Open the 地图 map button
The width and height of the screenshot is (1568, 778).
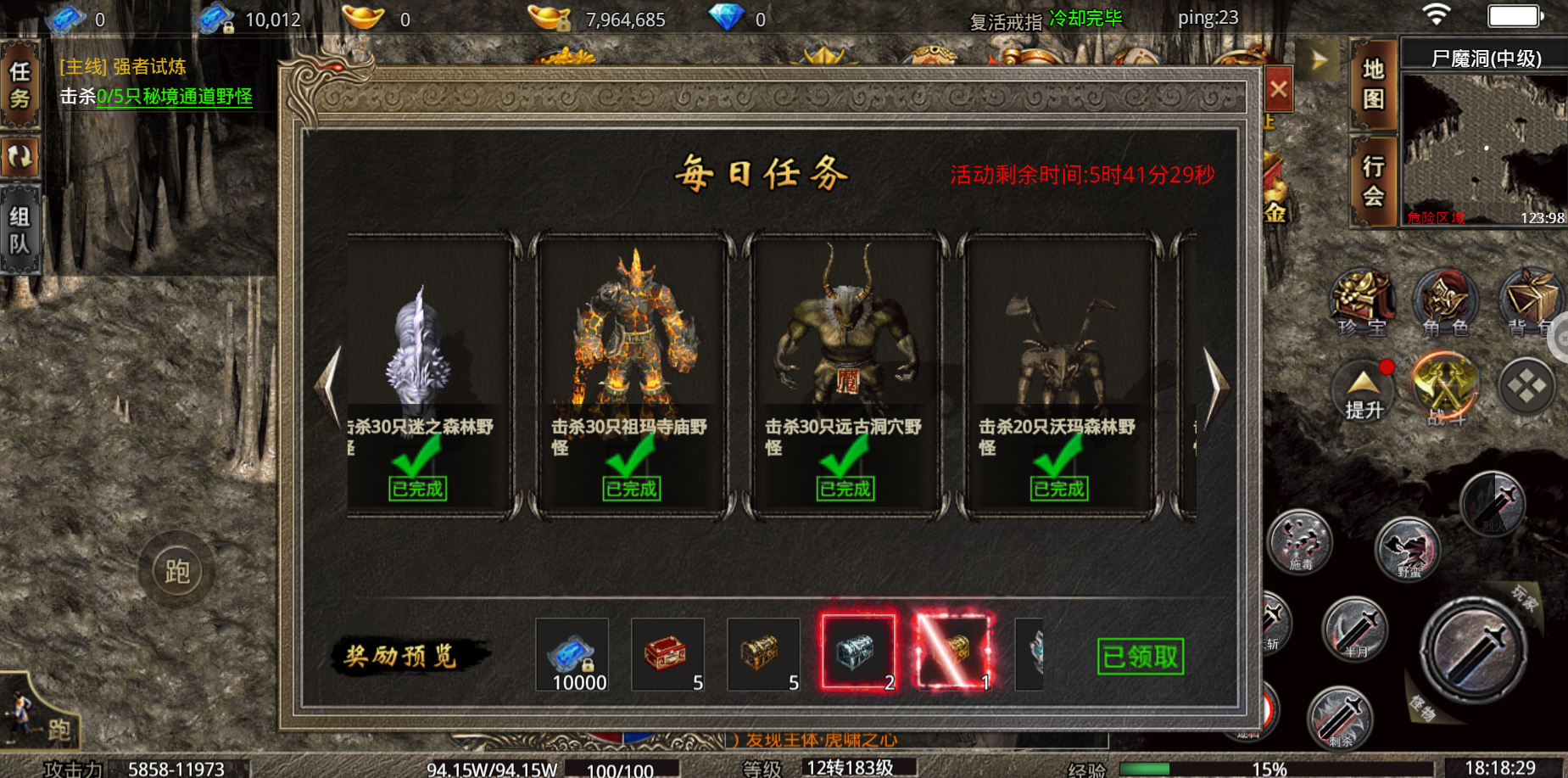(x=1373, y=84)
